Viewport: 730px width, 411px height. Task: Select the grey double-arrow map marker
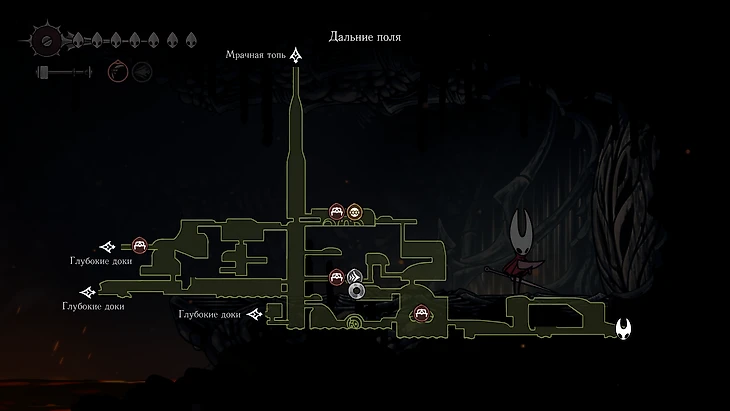click(354, 277)
